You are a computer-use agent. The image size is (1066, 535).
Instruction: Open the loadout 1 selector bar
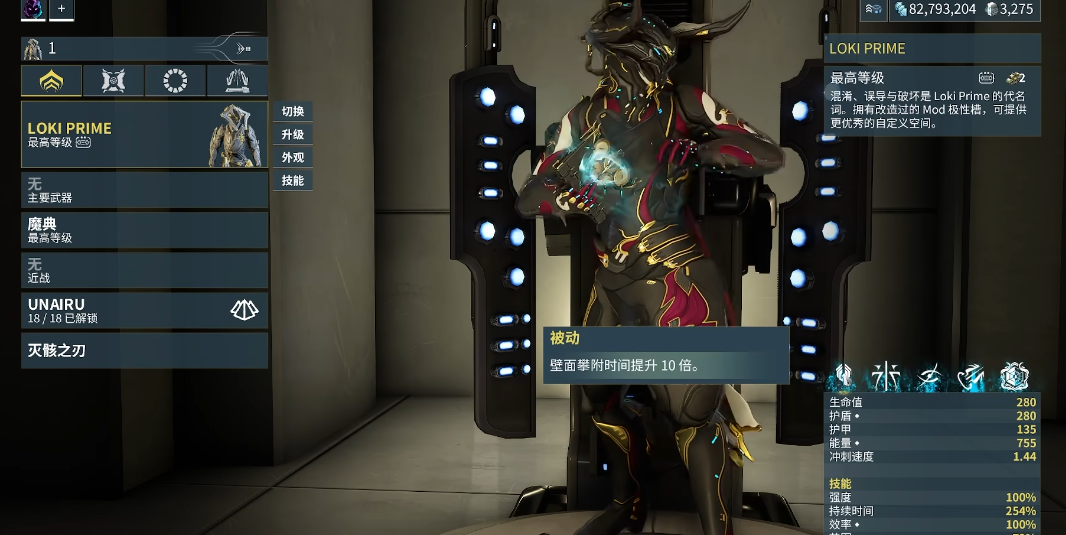point(144,48)
